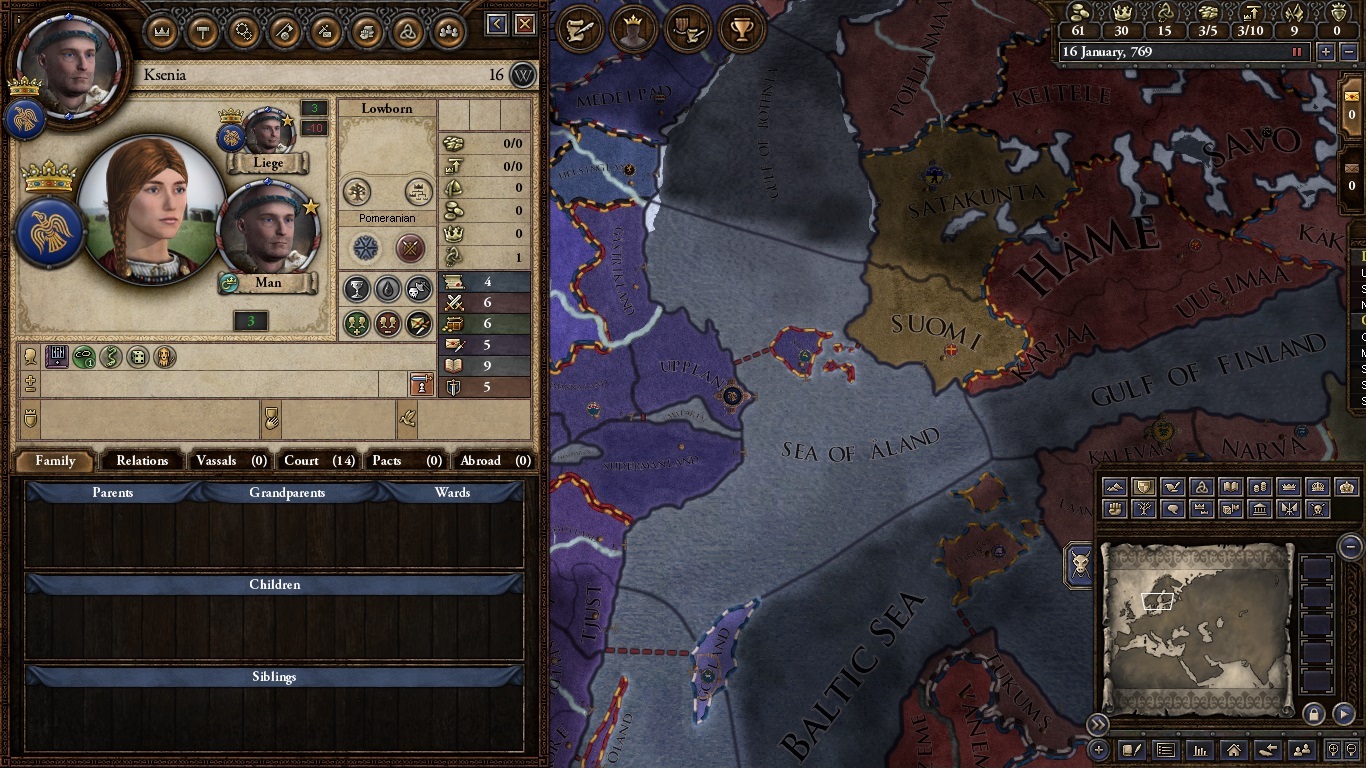View the Abroad tab
This screenshot has height=770, width=1368.
pyautogui.click(x=494, y=461)
